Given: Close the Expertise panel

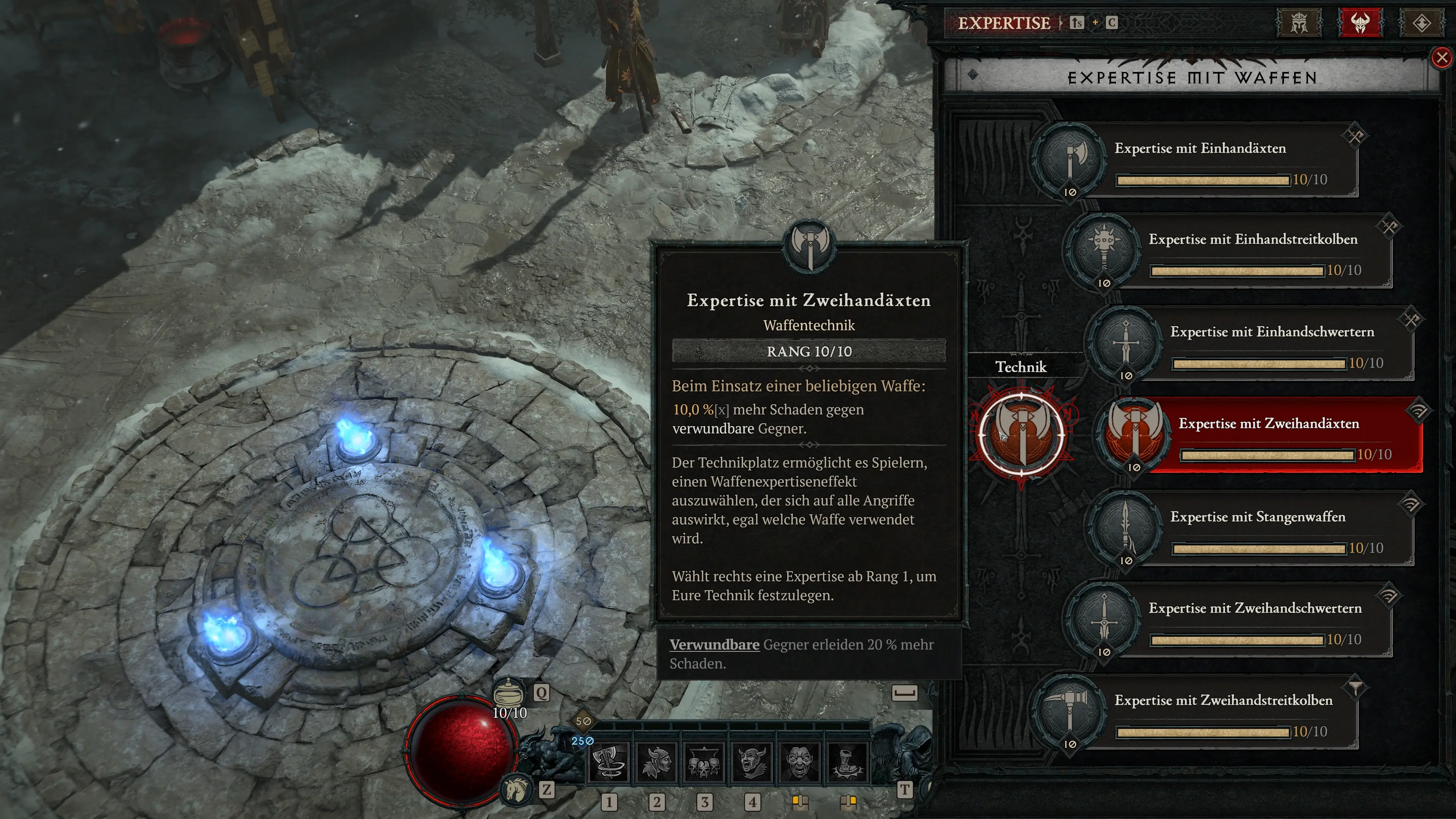Looking at the screenshot, I should tap(1442, 58).
